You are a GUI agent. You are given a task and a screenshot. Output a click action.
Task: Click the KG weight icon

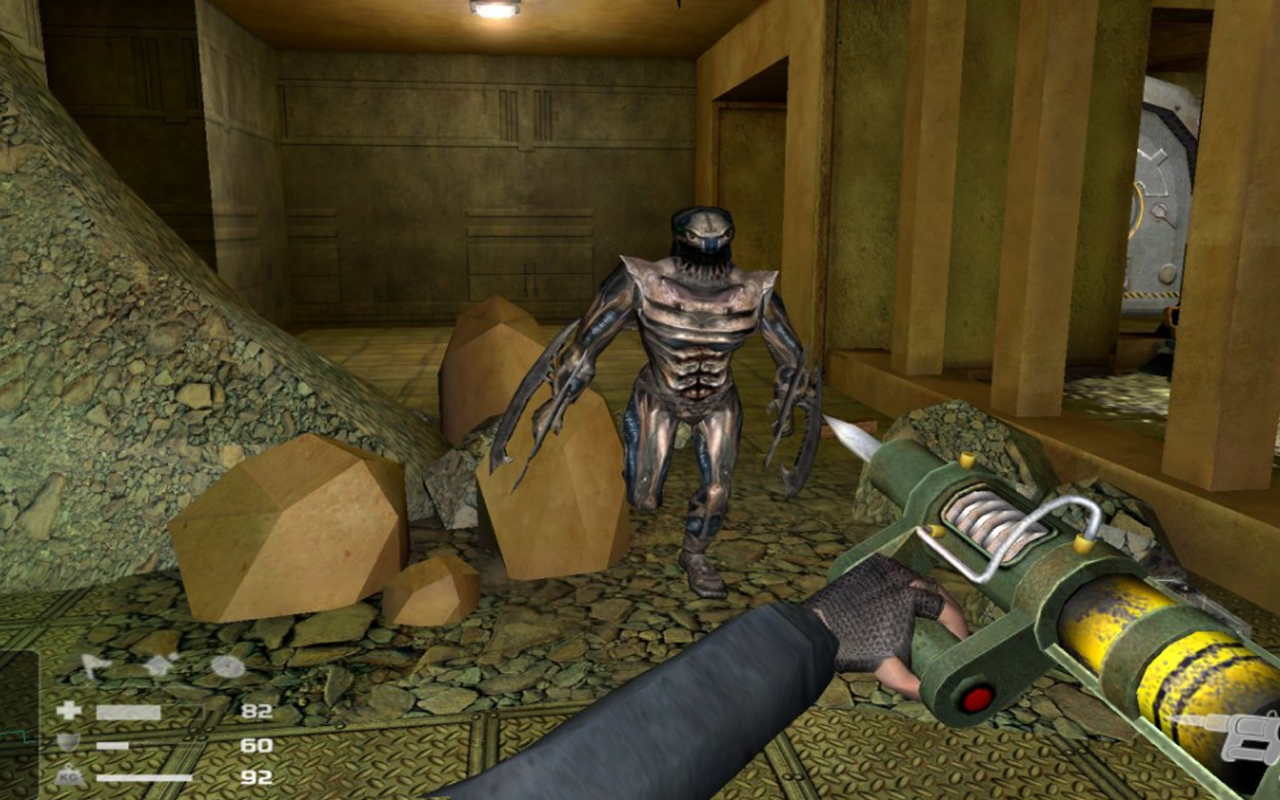(68, 776)
